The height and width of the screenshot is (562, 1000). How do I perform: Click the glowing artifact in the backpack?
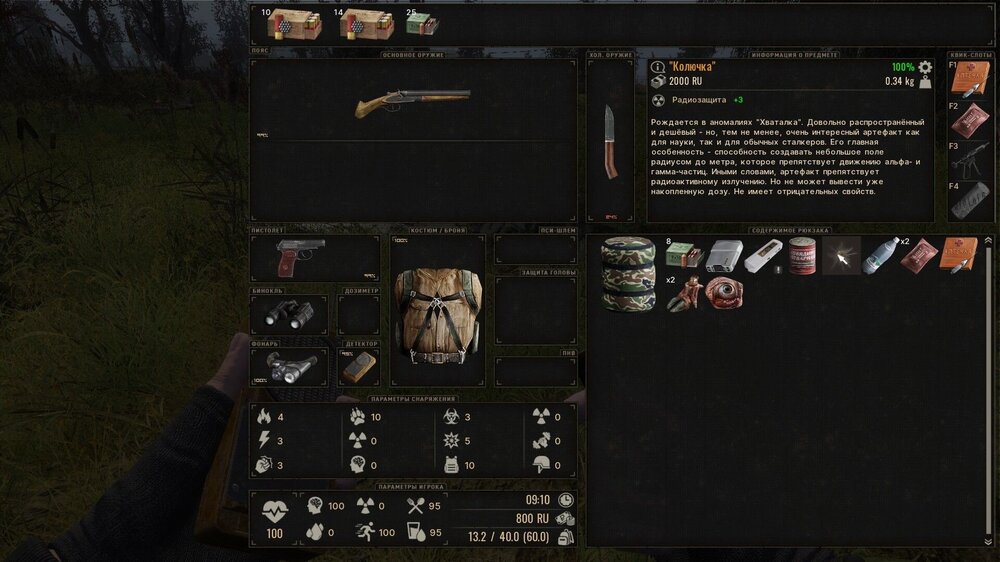[842, 257]
